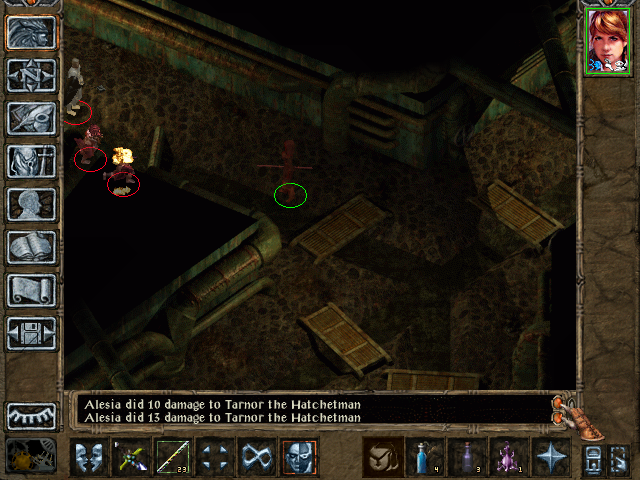This screenshot has width=640, height=480.
Task: Show the character record bust icon
Action: coord(31,203)
